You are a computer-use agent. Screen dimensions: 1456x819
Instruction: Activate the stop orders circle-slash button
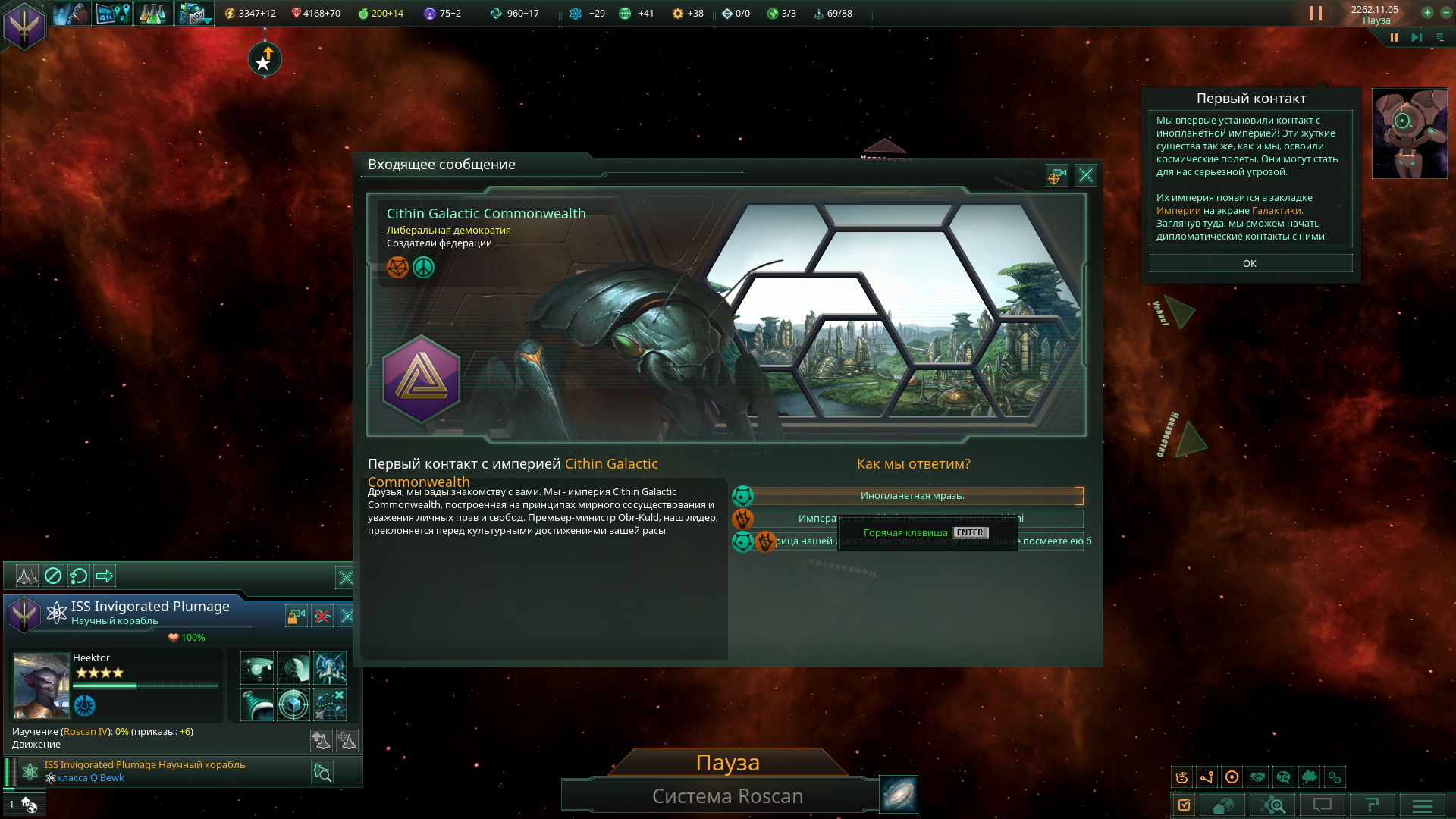pyautogui.click(x=53, y=576)
